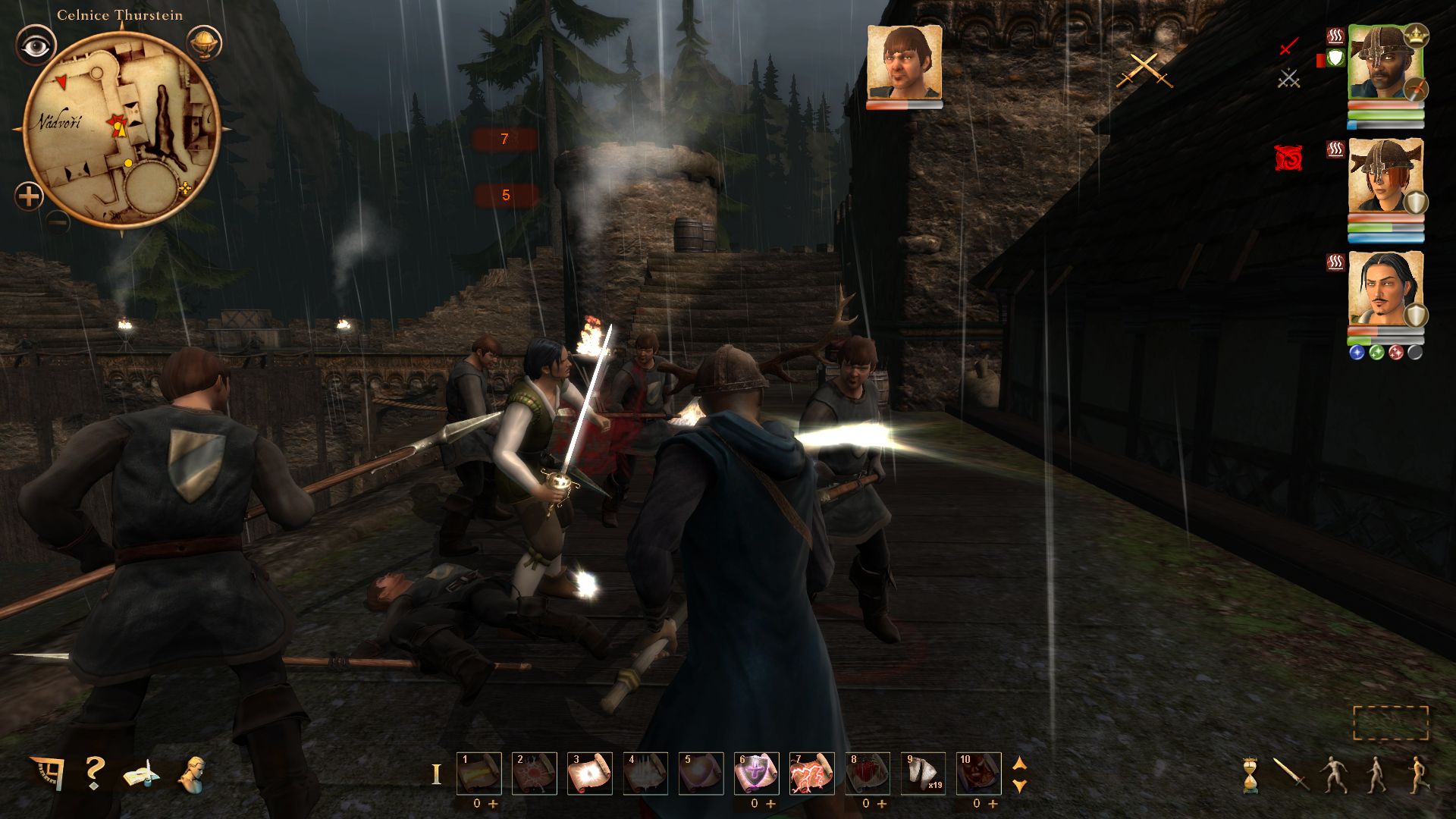Viewport: 1456px width, 819px height.
Task: Zoom in the minimap with plus button
Action: [x=29, y=197]
